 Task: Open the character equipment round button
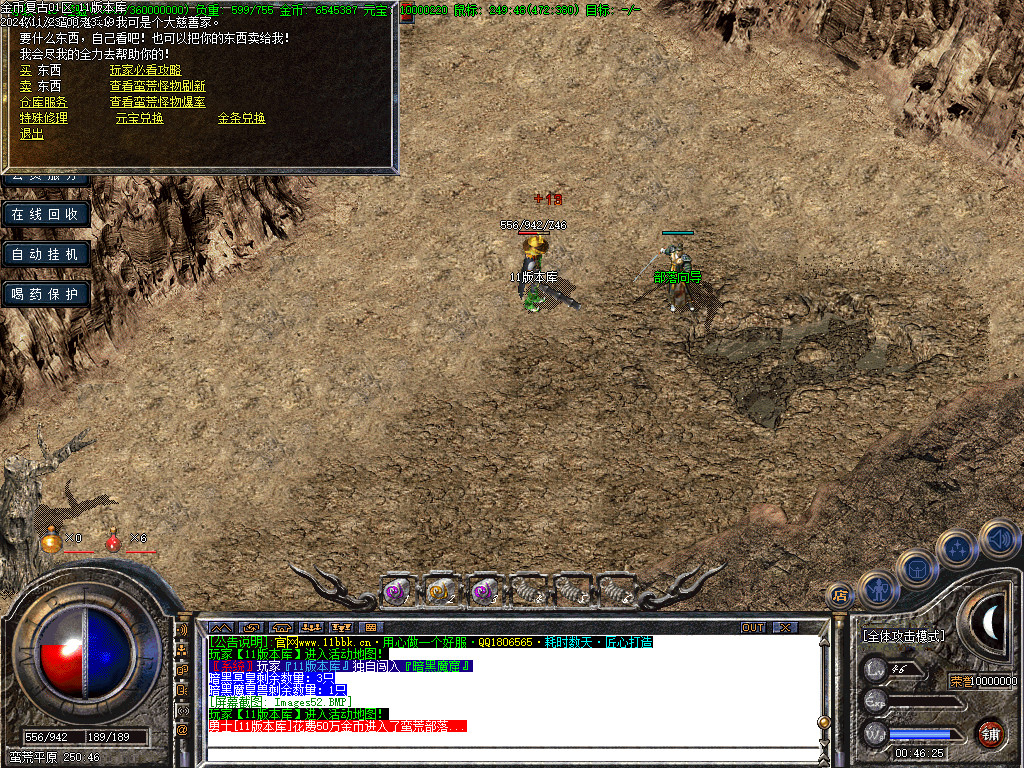pyautogui.click(x=877, y=589)
